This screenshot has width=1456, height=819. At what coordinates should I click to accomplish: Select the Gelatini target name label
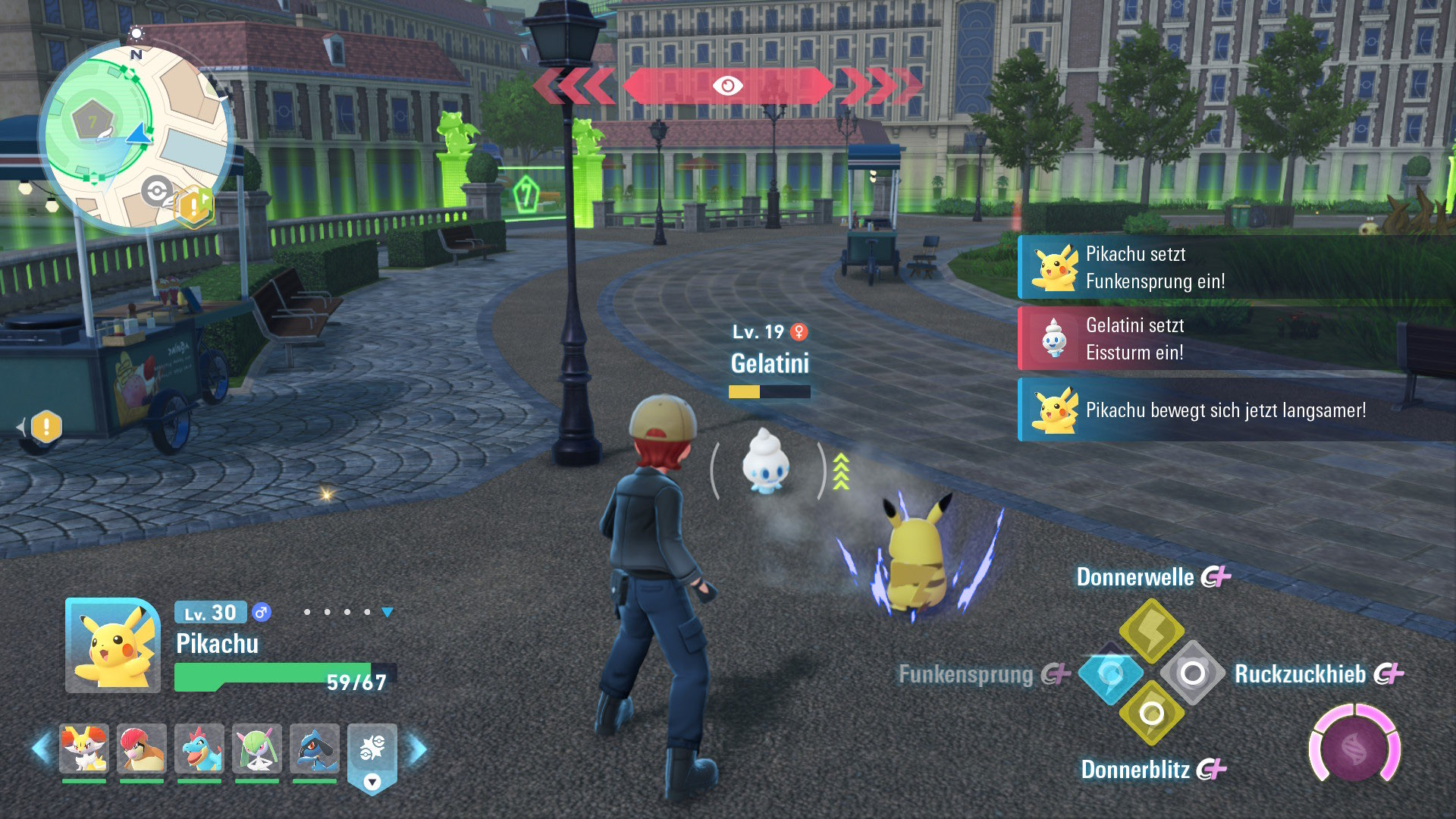point(770,364)
